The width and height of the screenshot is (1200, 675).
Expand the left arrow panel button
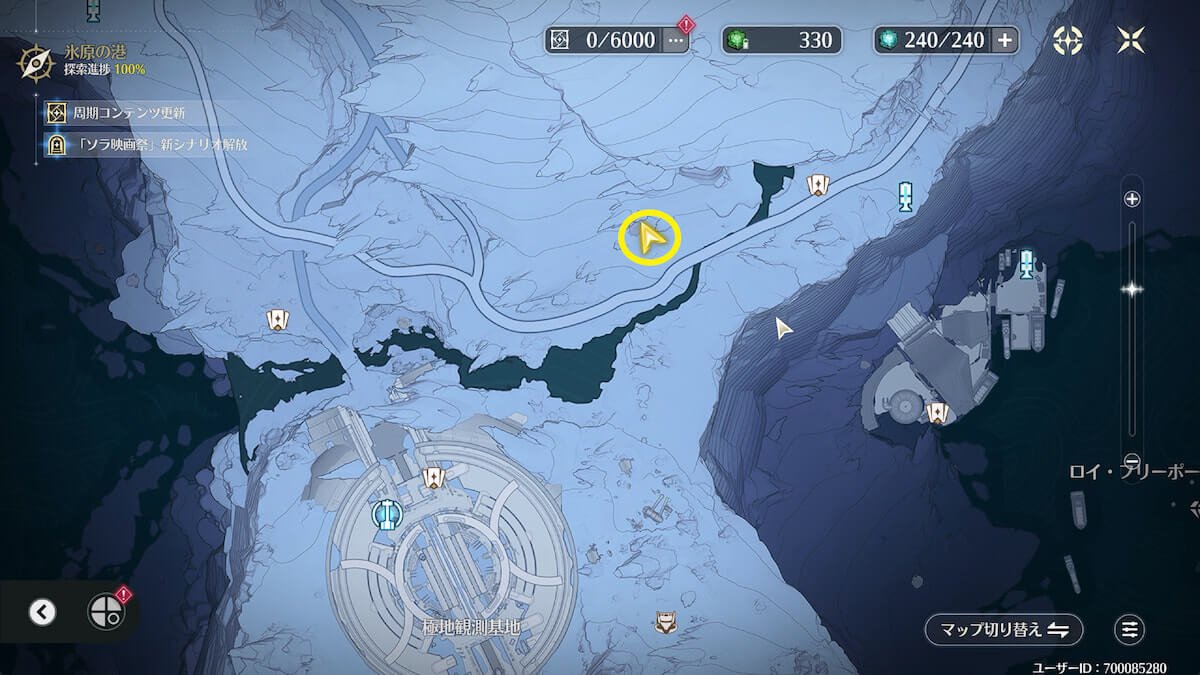click(x=42, y=612)
